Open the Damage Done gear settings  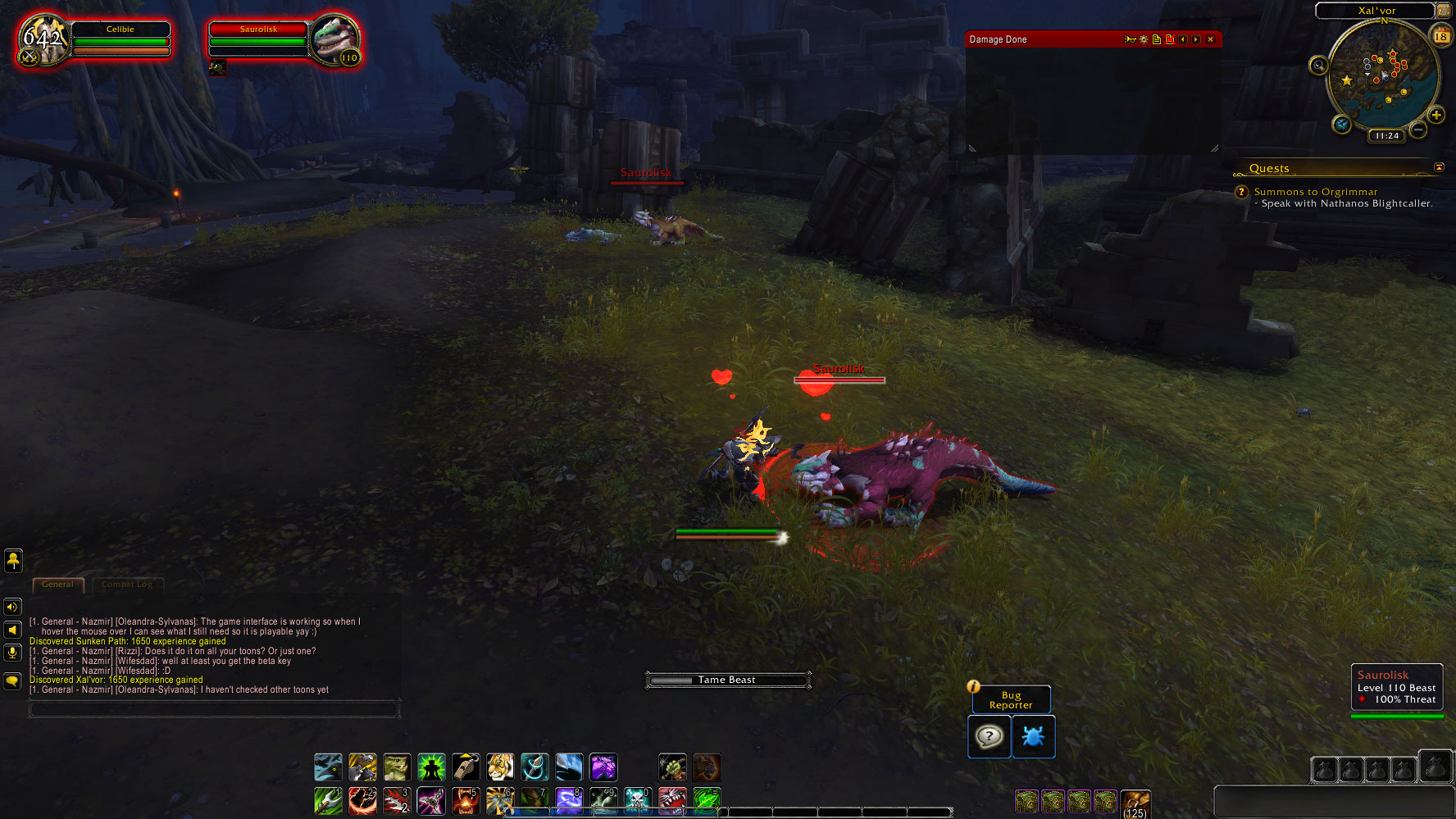pos(1144,39)
